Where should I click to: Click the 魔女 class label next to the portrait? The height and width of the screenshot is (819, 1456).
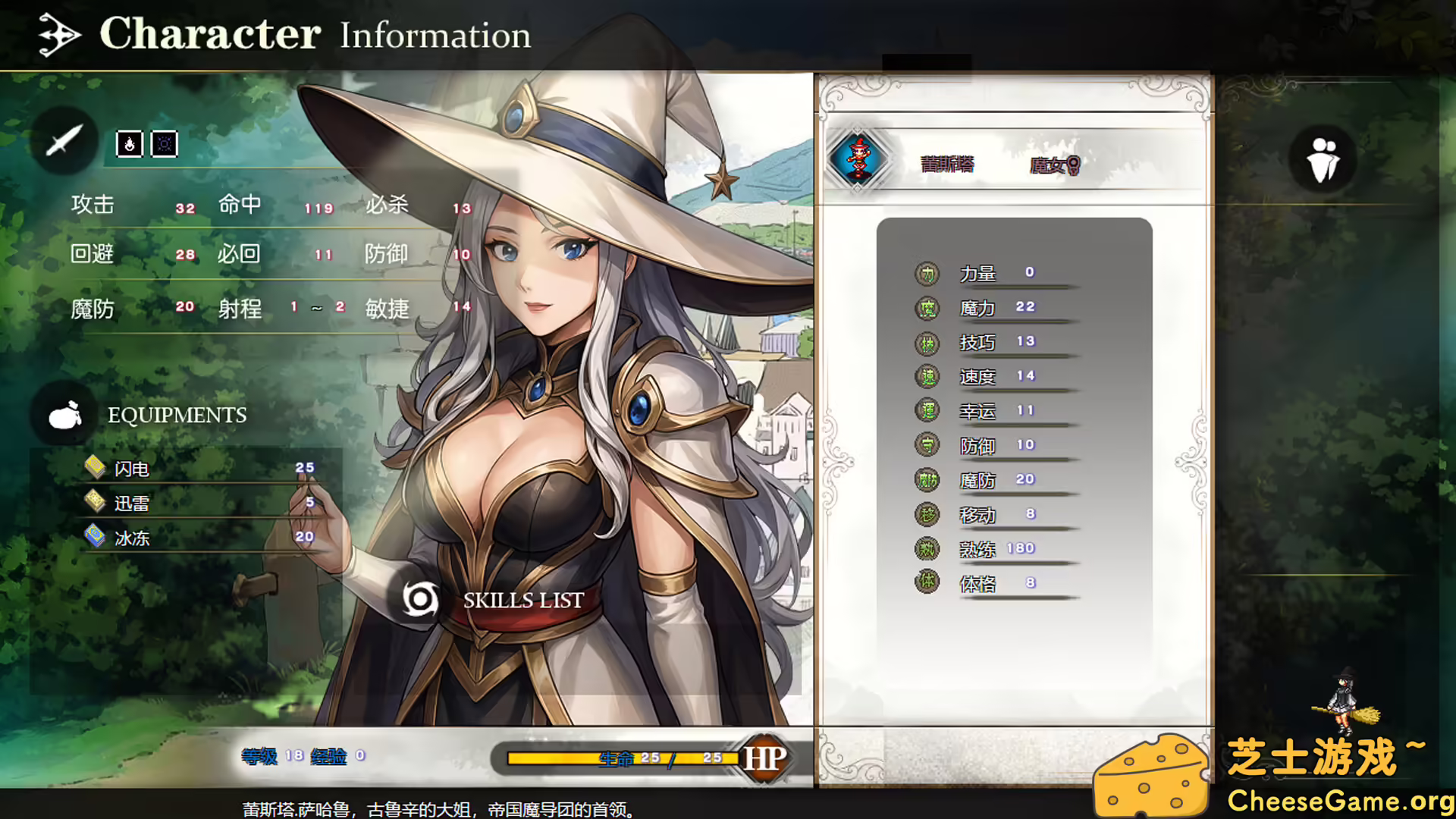1053,165
